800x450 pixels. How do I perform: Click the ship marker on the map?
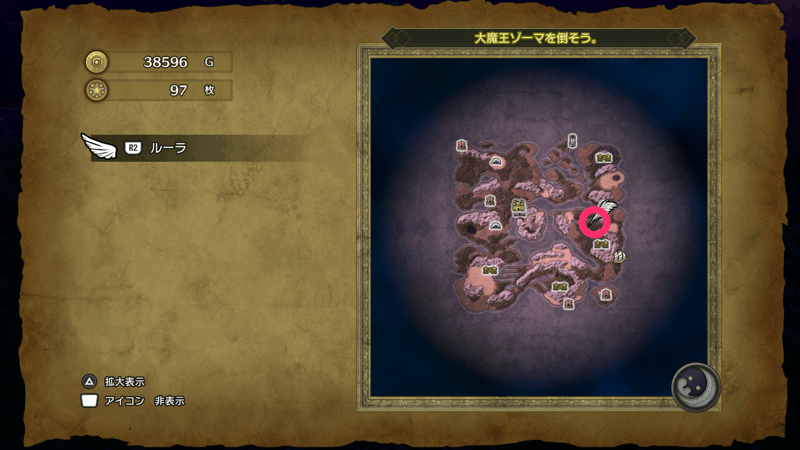(620, 257)
